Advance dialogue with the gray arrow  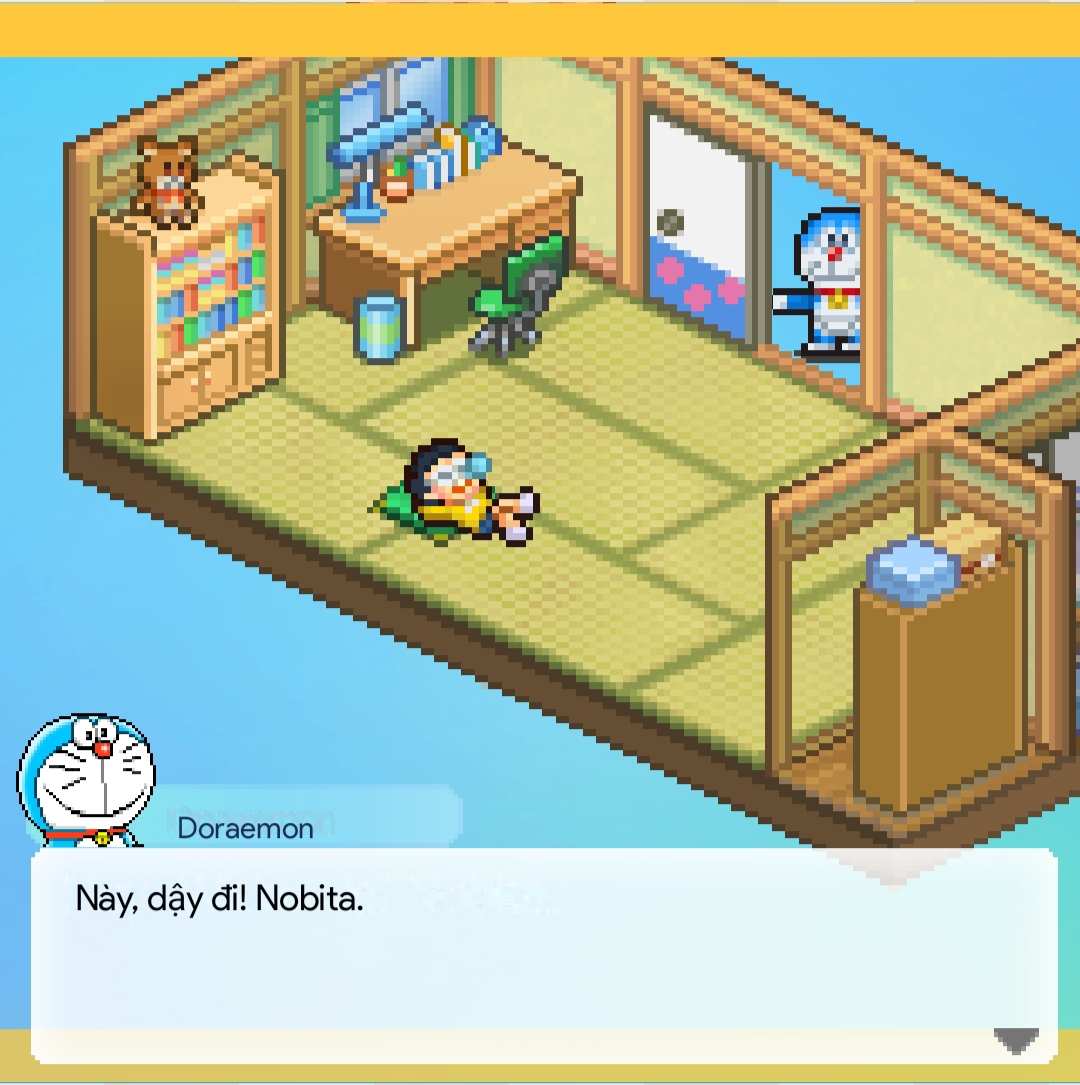point(1016,1040)
